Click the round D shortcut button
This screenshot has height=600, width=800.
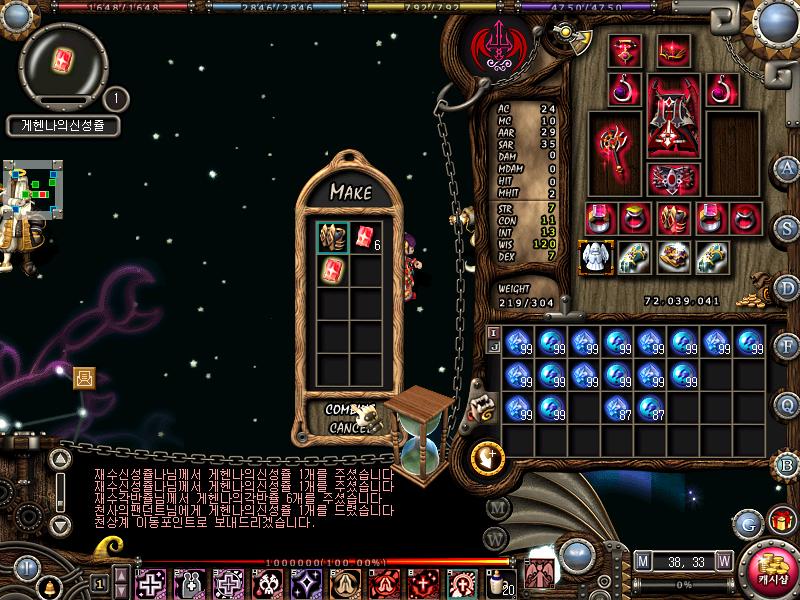coord(788,286)
